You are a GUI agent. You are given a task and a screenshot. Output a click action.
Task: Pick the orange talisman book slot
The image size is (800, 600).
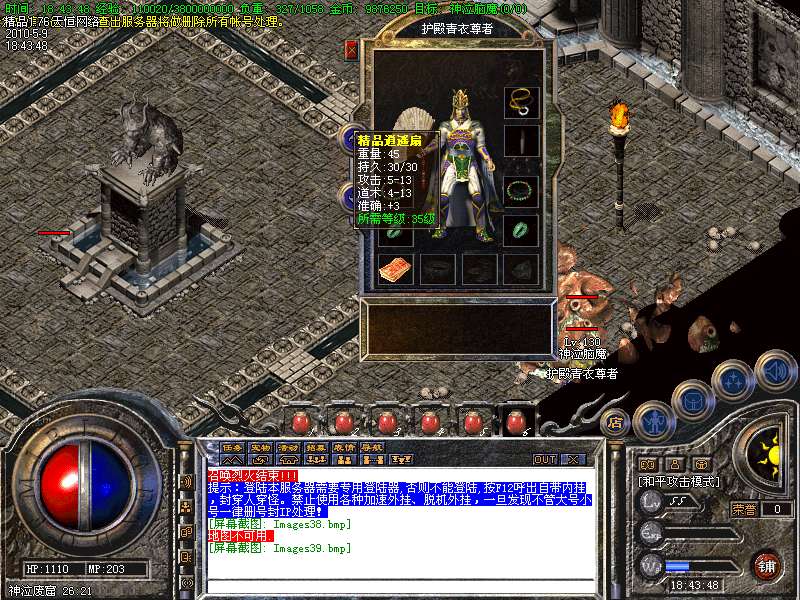[394, 269]
